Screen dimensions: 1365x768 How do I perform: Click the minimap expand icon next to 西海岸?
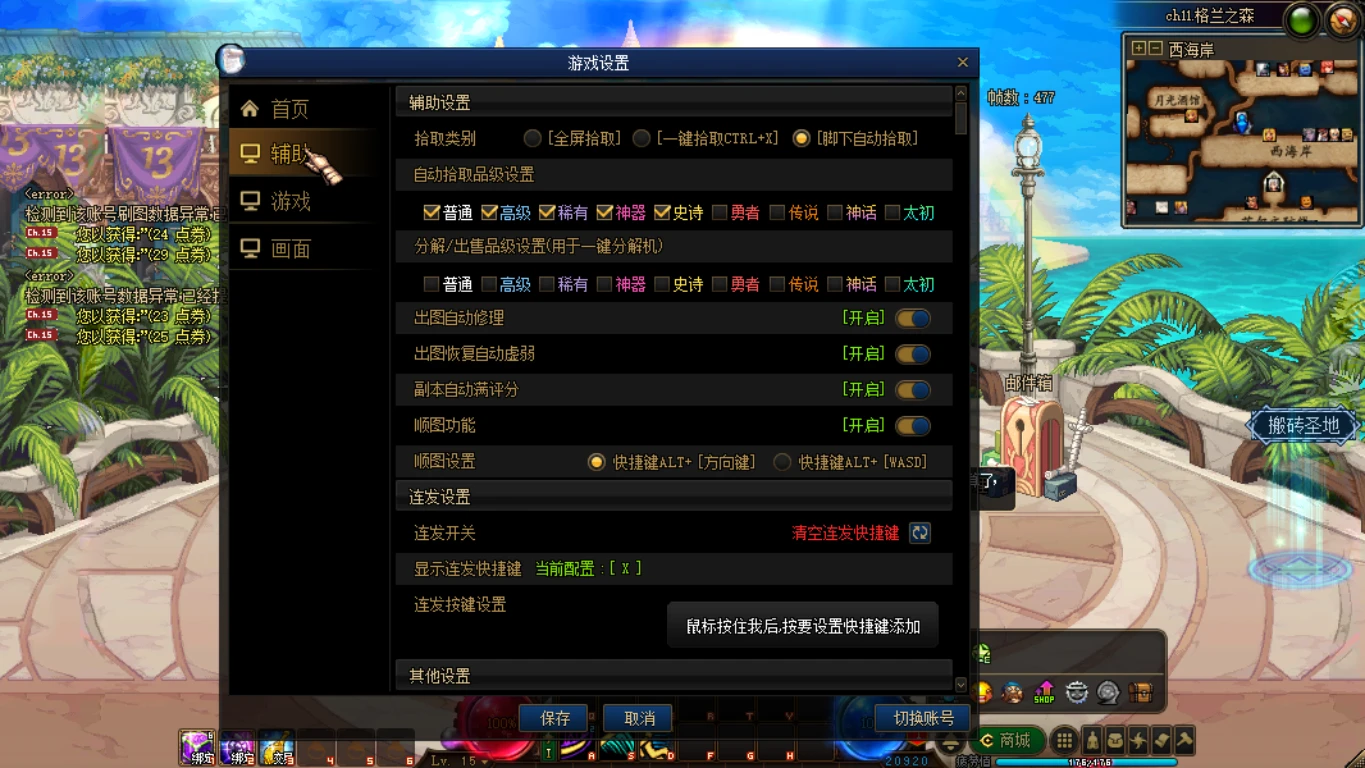point(1138,48)
